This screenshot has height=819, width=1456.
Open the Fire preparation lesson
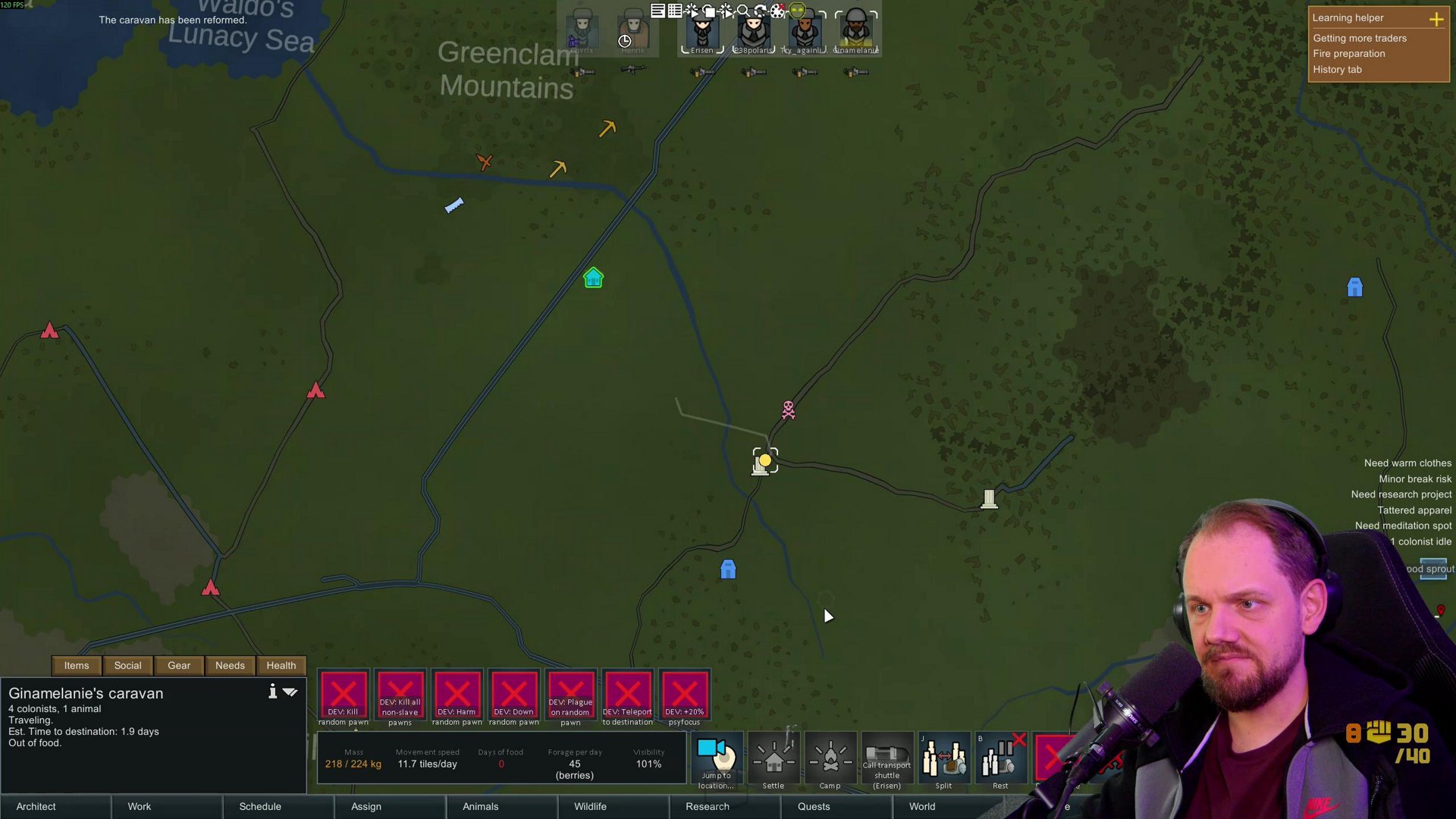coord(1349,54)
